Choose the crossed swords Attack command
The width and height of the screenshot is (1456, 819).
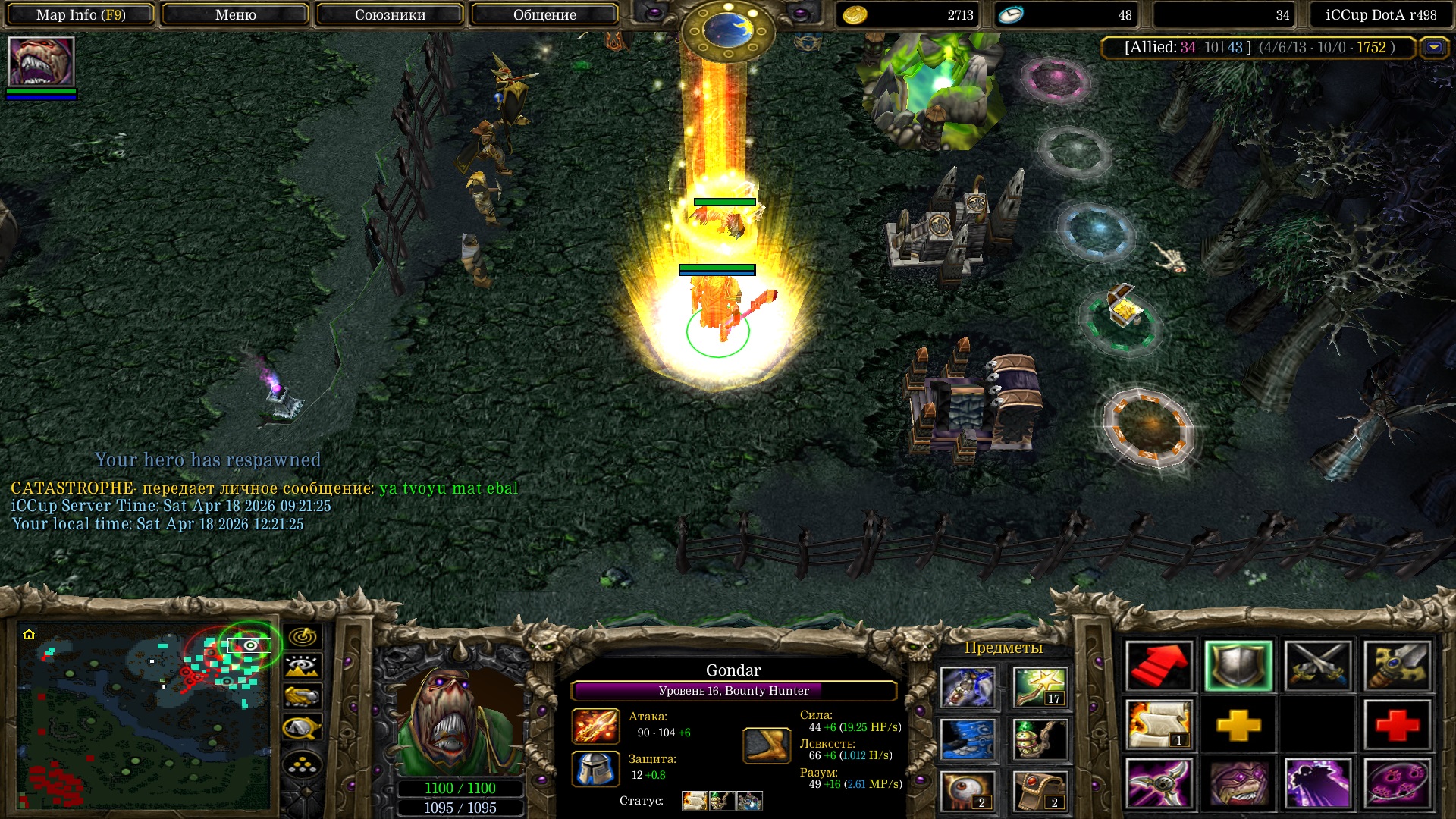1318,666
